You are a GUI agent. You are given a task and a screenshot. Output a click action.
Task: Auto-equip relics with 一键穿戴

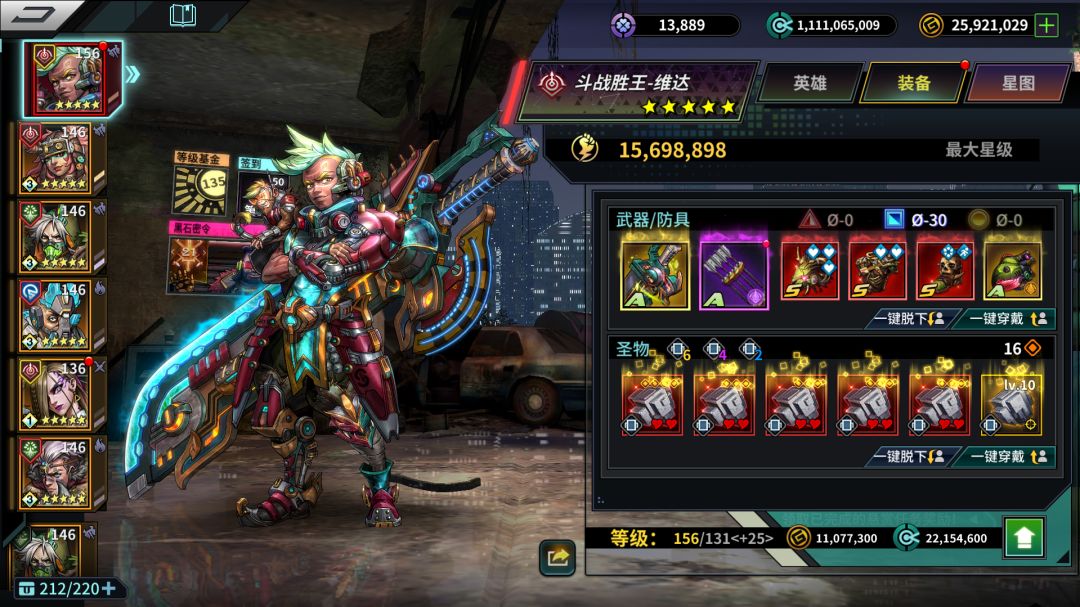pos(1002,457)
